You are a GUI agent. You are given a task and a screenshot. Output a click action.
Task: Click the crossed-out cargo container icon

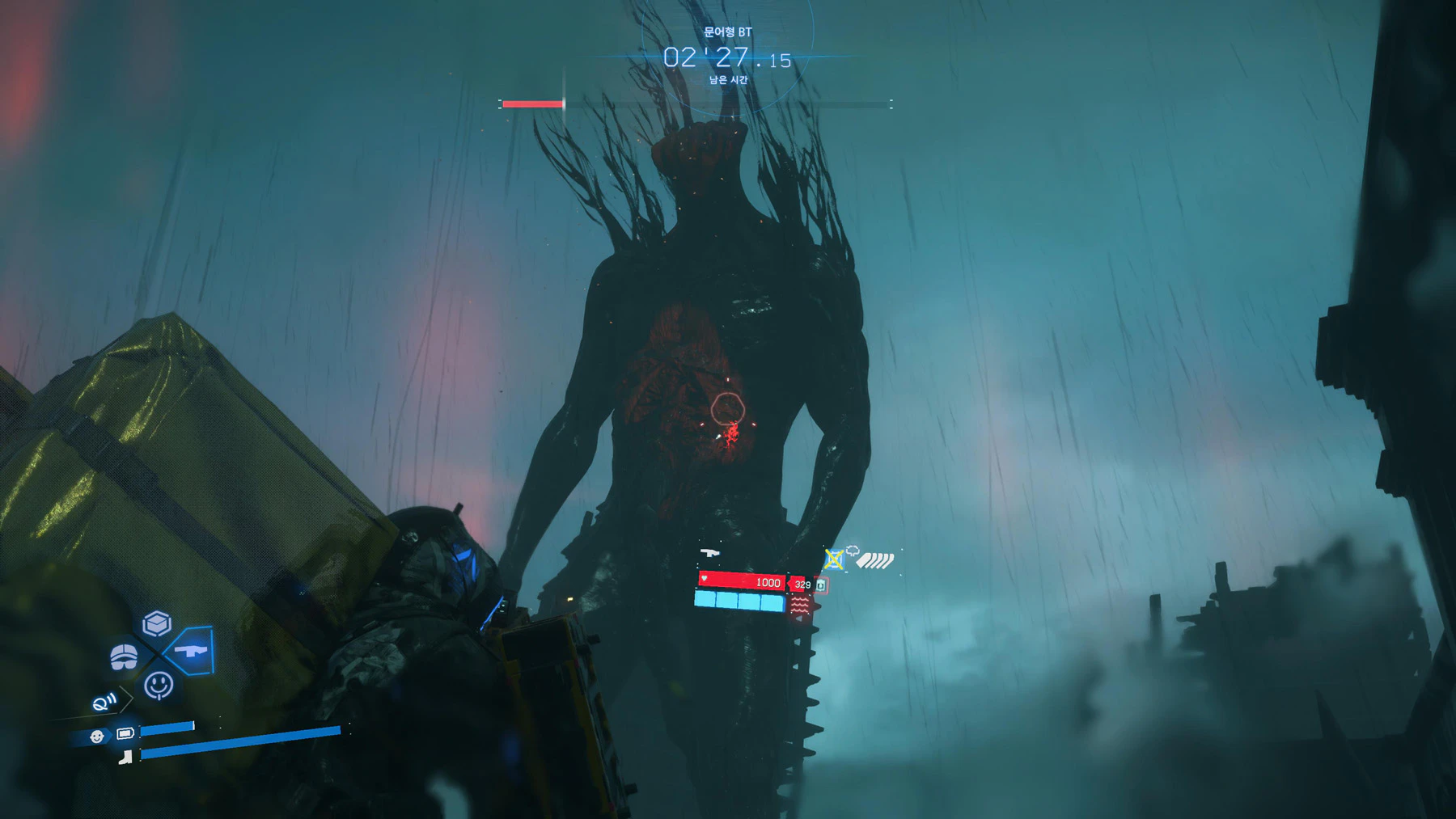point(834,559)
